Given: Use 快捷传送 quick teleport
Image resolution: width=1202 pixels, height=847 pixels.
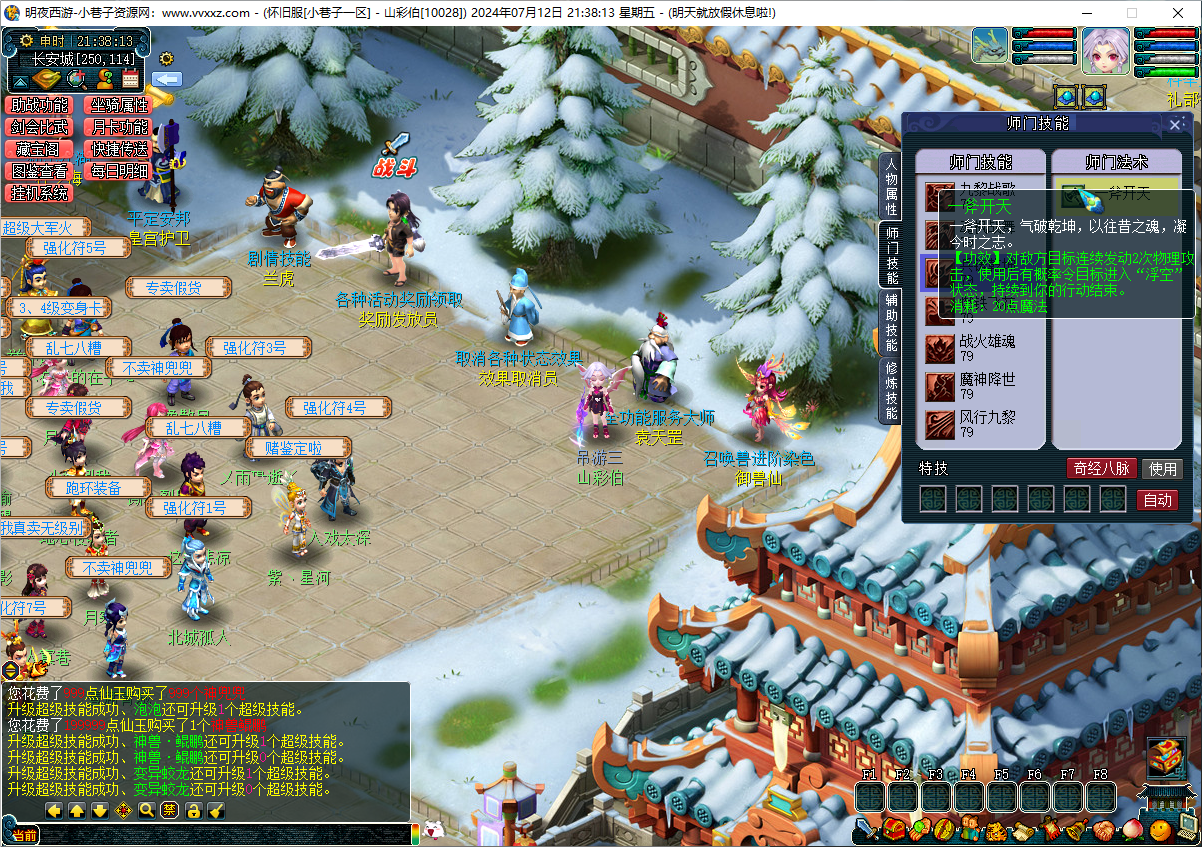Looking at the screenshot, I should (120, 149).
